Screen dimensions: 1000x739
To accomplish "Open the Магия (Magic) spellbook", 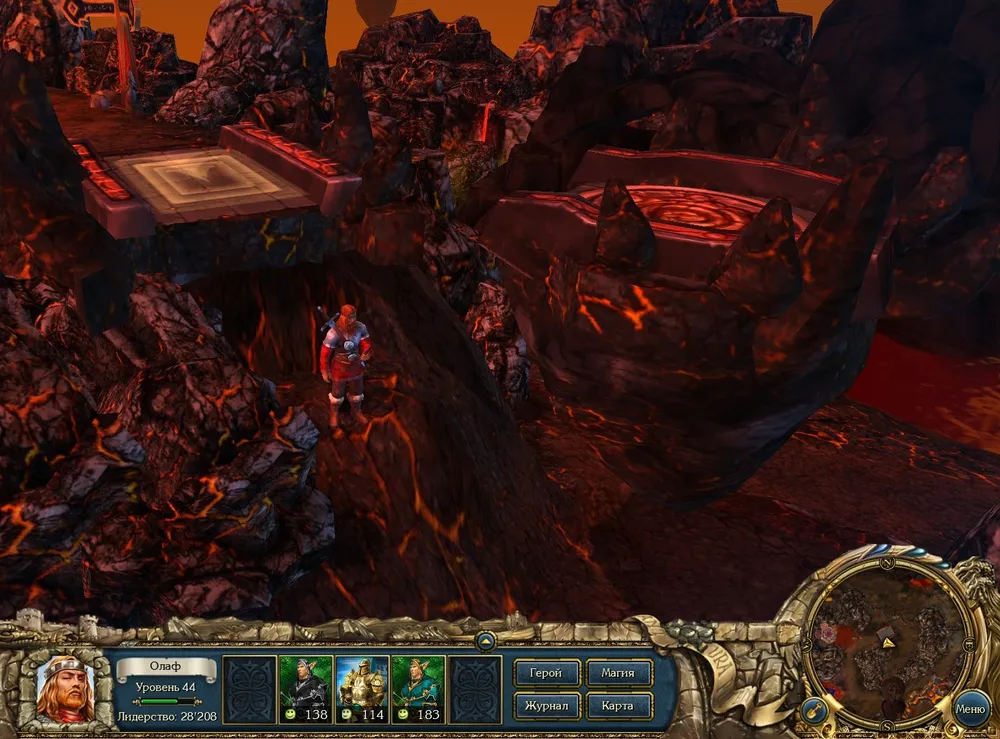I will 619,673.
